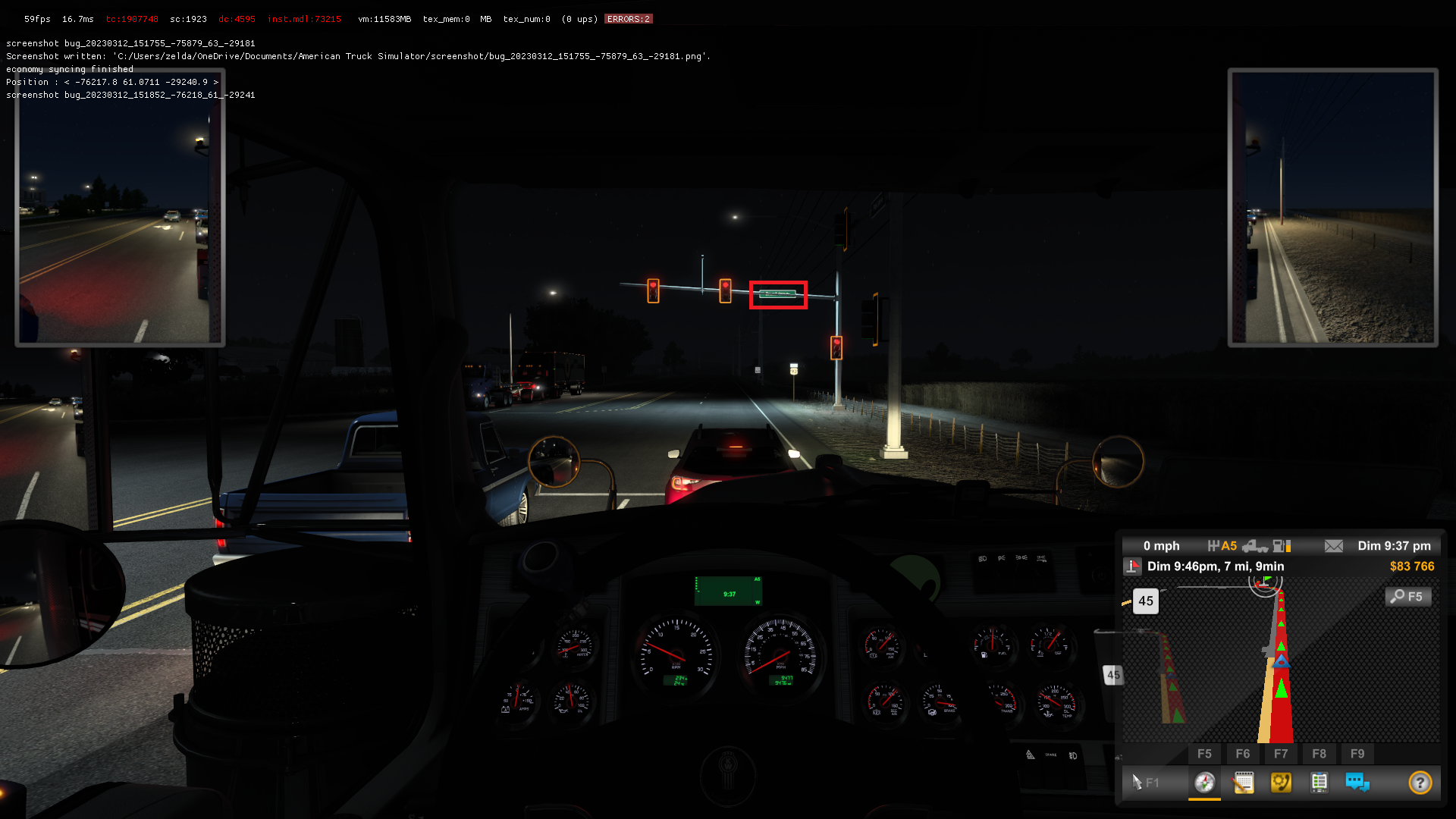Screen dimensions: 1456x819
Task: Open the GPS navigation compass icon
Action: tap(1205, 783)
